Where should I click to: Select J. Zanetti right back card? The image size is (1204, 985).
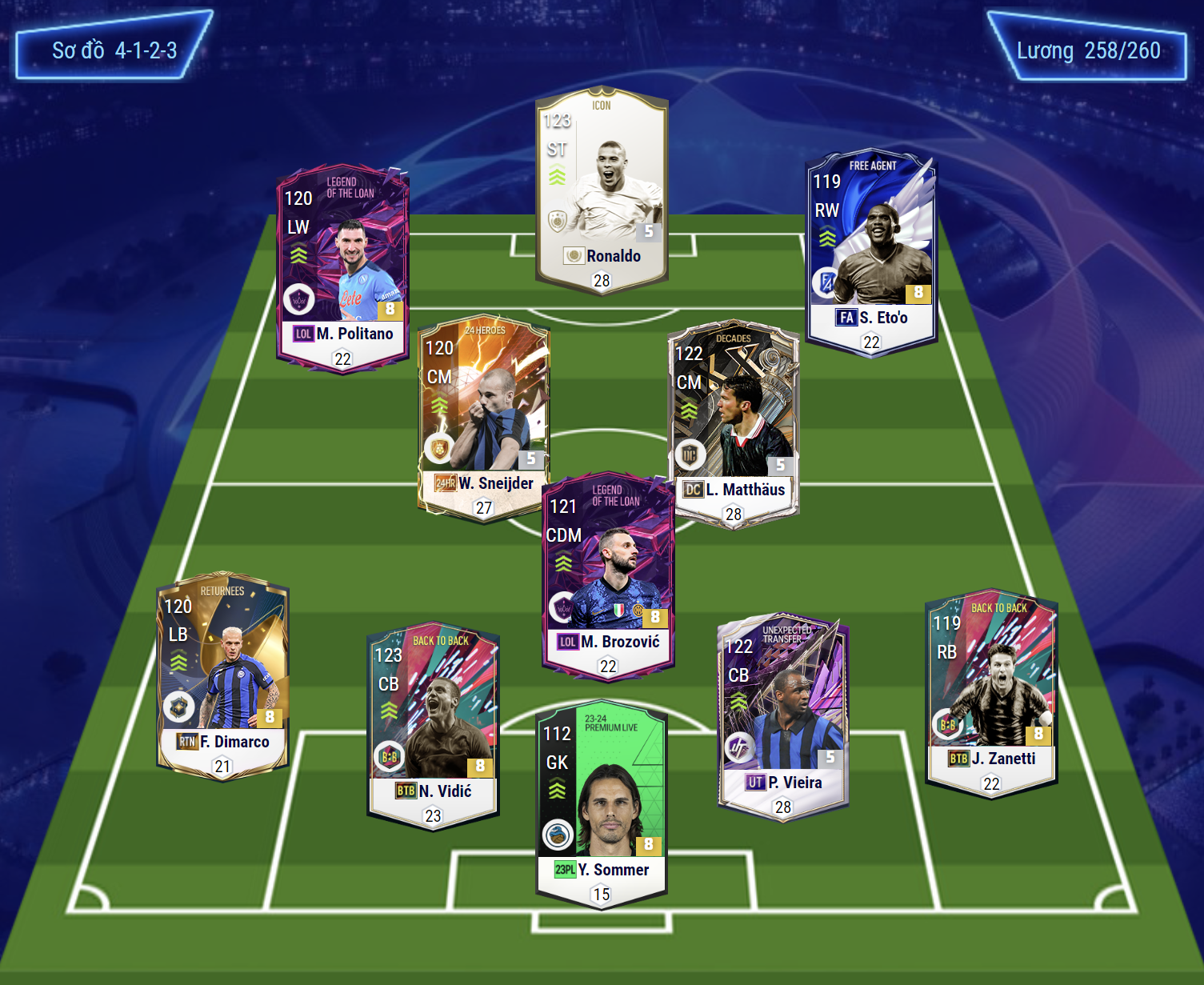coord(991,692)
